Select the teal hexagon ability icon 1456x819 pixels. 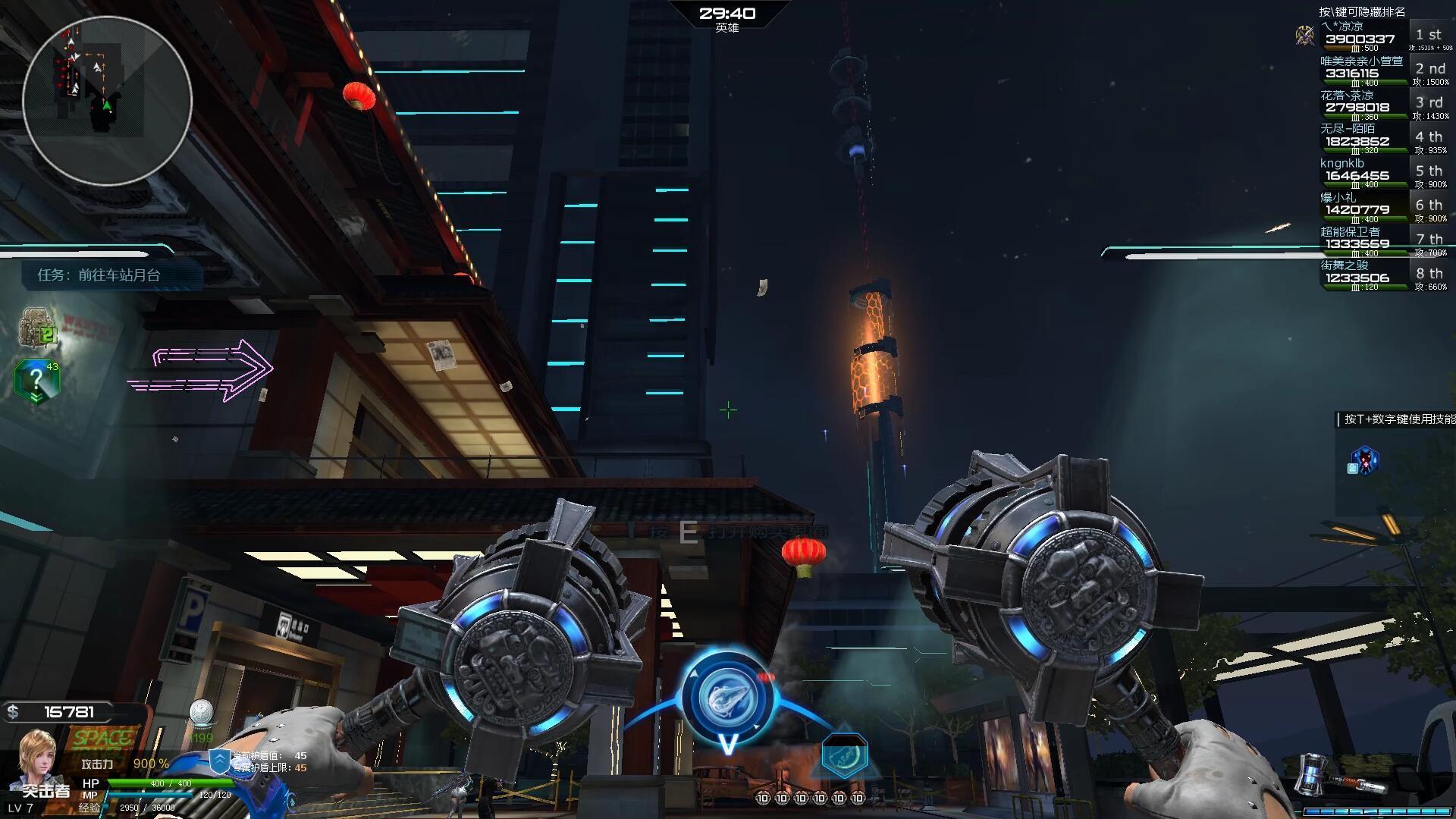pos(843,756)
